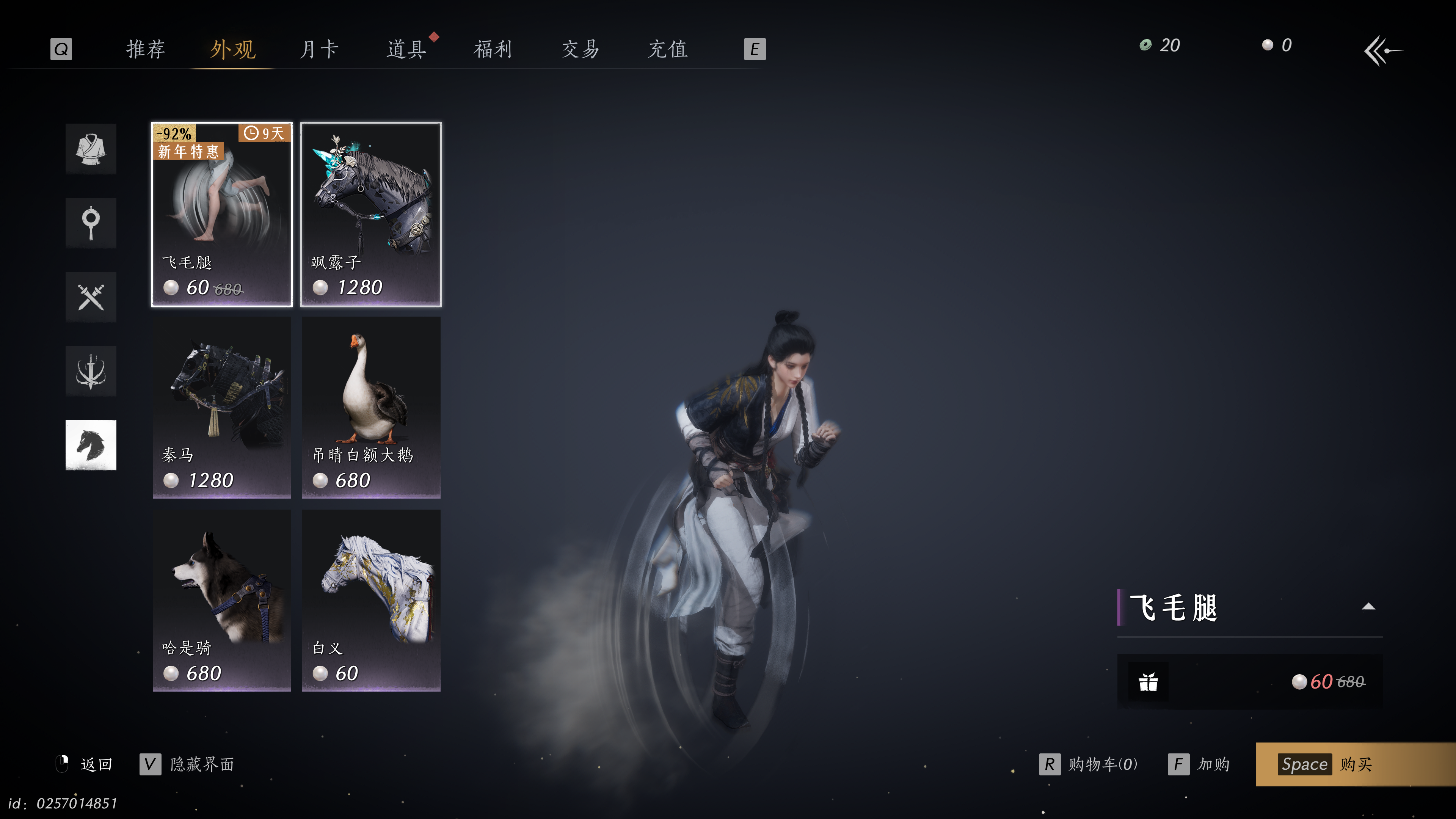Select the 吊睛白额大鹅 goose card
The width and height of the screenshot is (1456, 819).
click(x=371, y=407)
